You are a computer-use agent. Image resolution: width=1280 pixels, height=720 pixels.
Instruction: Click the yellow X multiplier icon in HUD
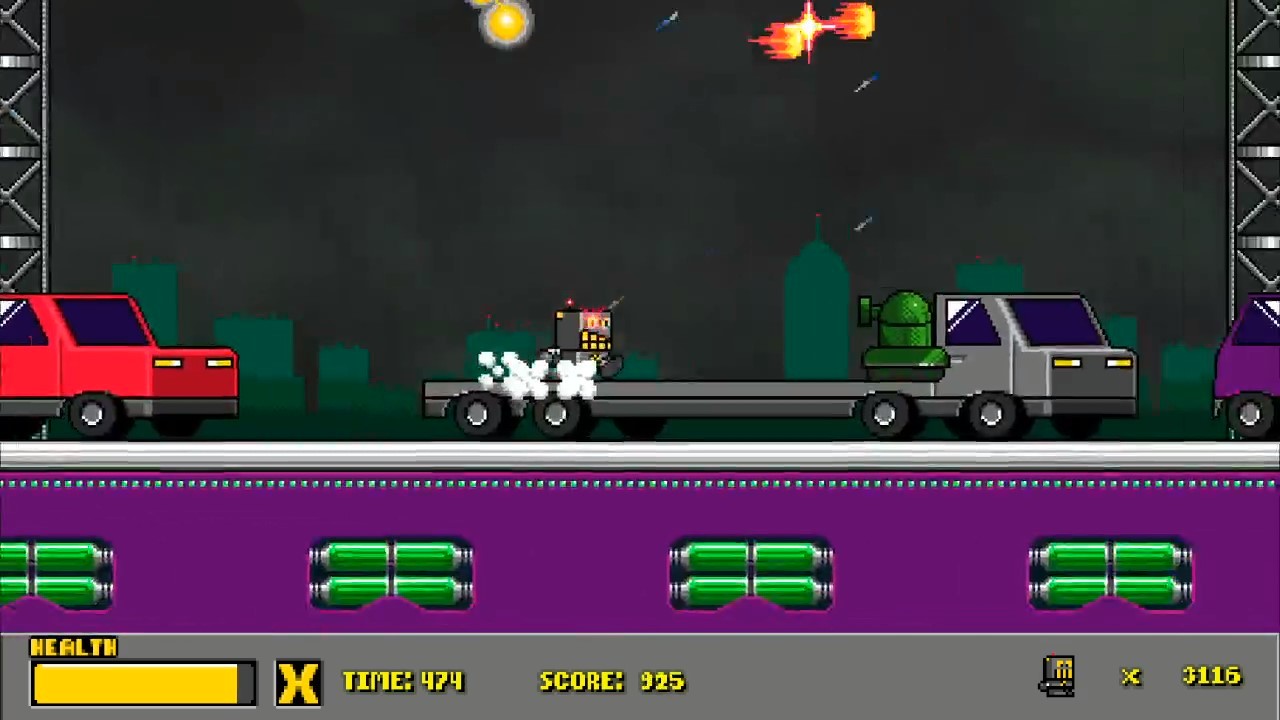click(299, 681)
